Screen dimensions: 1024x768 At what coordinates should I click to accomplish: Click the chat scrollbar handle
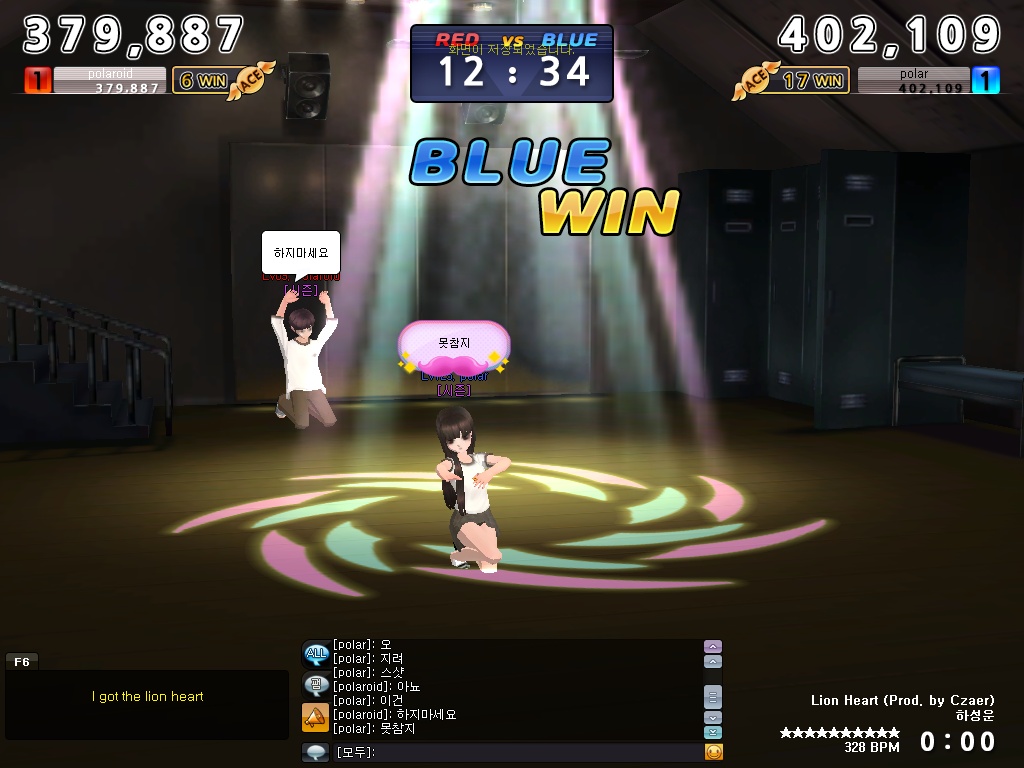713,696
